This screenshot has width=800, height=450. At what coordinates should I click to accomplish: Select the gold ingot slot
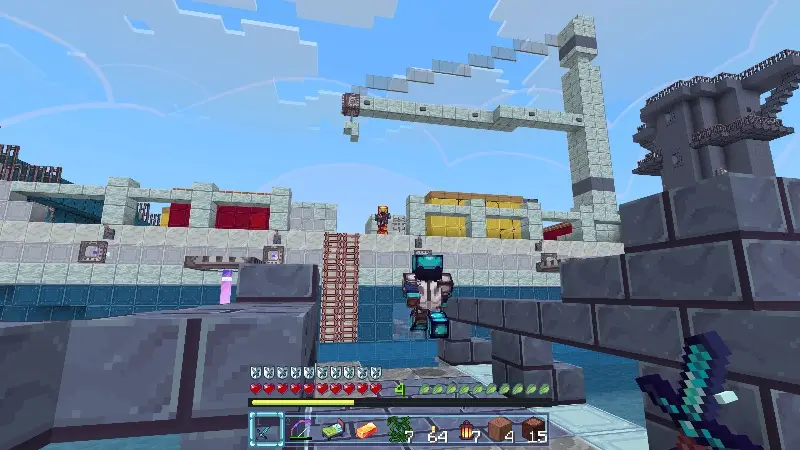tap(367, 430)
